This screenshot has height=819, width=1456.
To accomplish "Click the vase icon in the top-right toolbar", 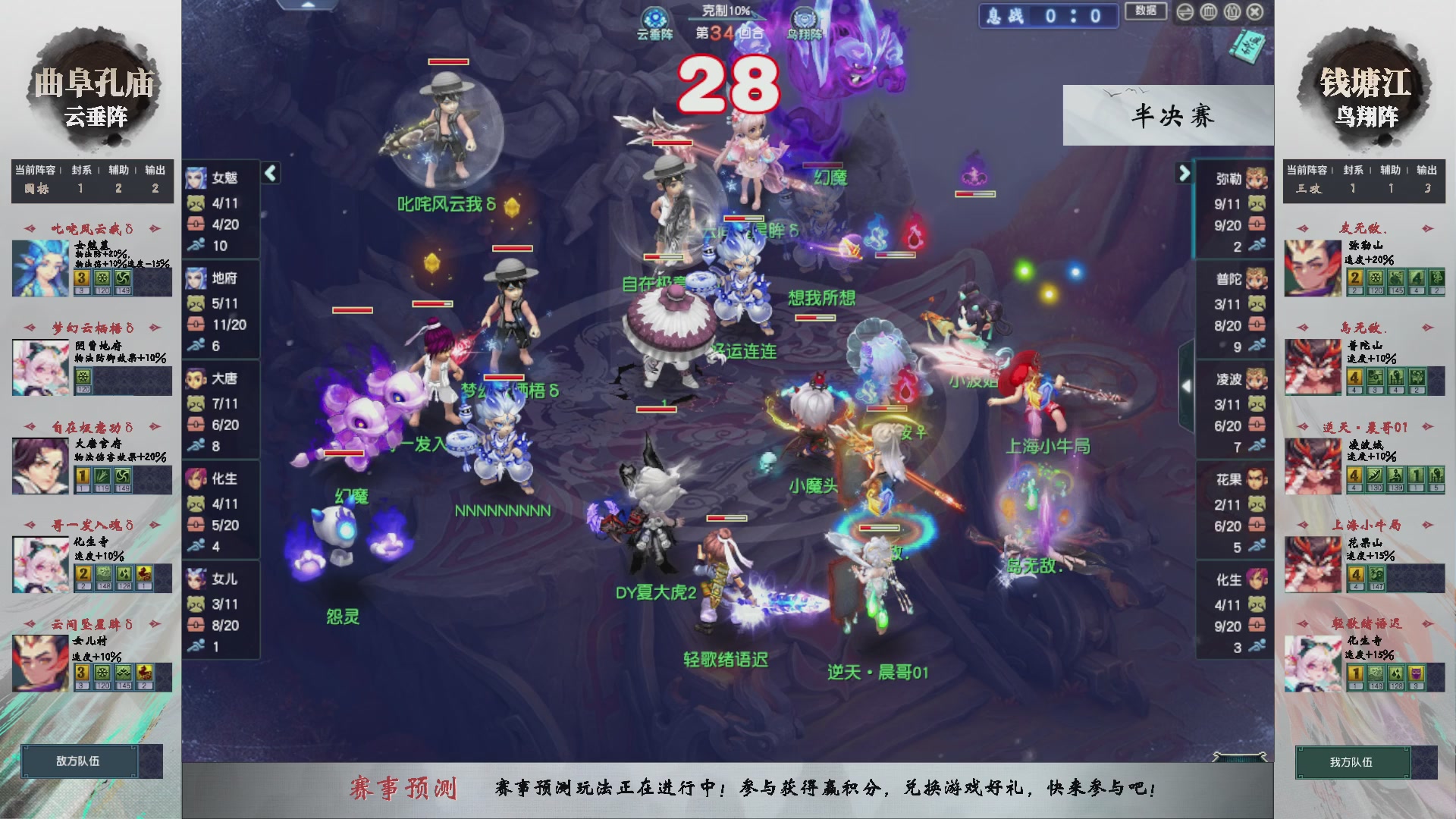I will click(1232, 12).
